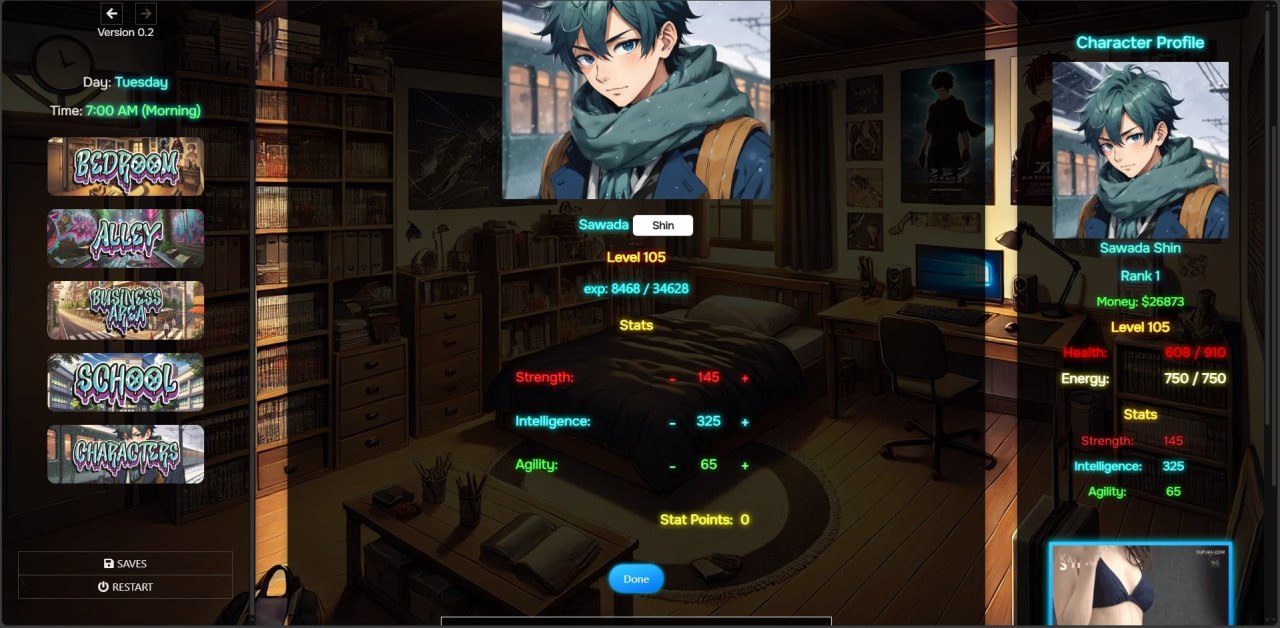The width and height of the screenshot is (1280, 628).
Task: Click the Character Profile portrait
Action: 1140,150
